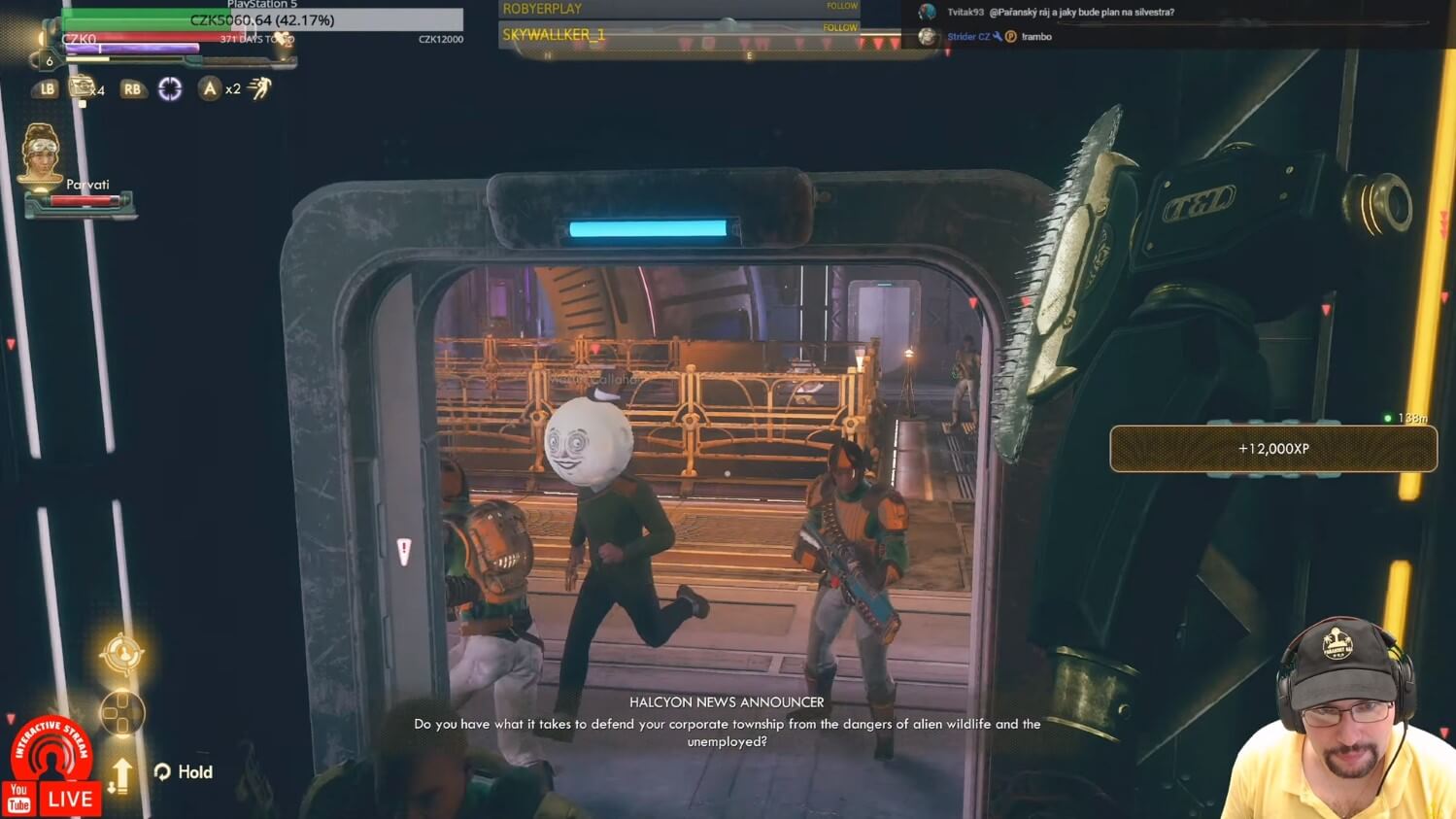Select the SKYWALLKER_1 follower name
Image resolution: width=1456 pixels, height=819 pixels.
click(554, 35)
